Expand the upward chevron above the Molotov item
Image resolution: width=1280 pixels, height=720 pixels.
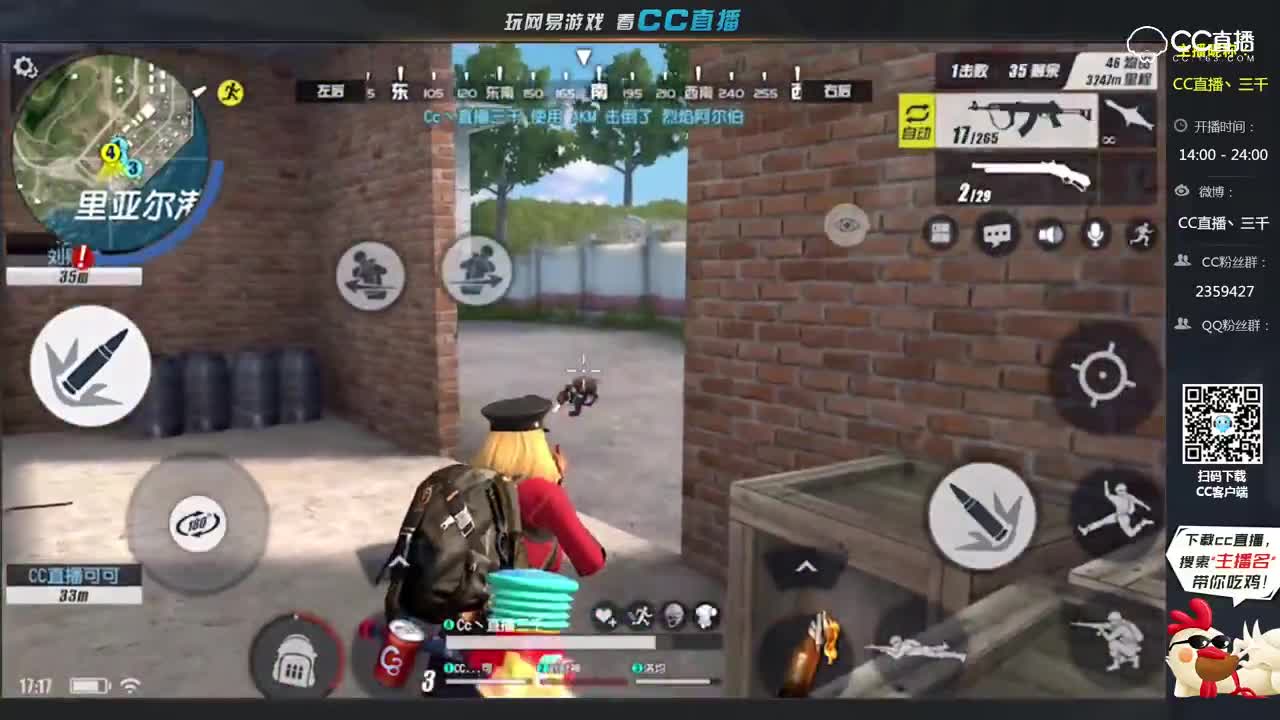[806, 566]
